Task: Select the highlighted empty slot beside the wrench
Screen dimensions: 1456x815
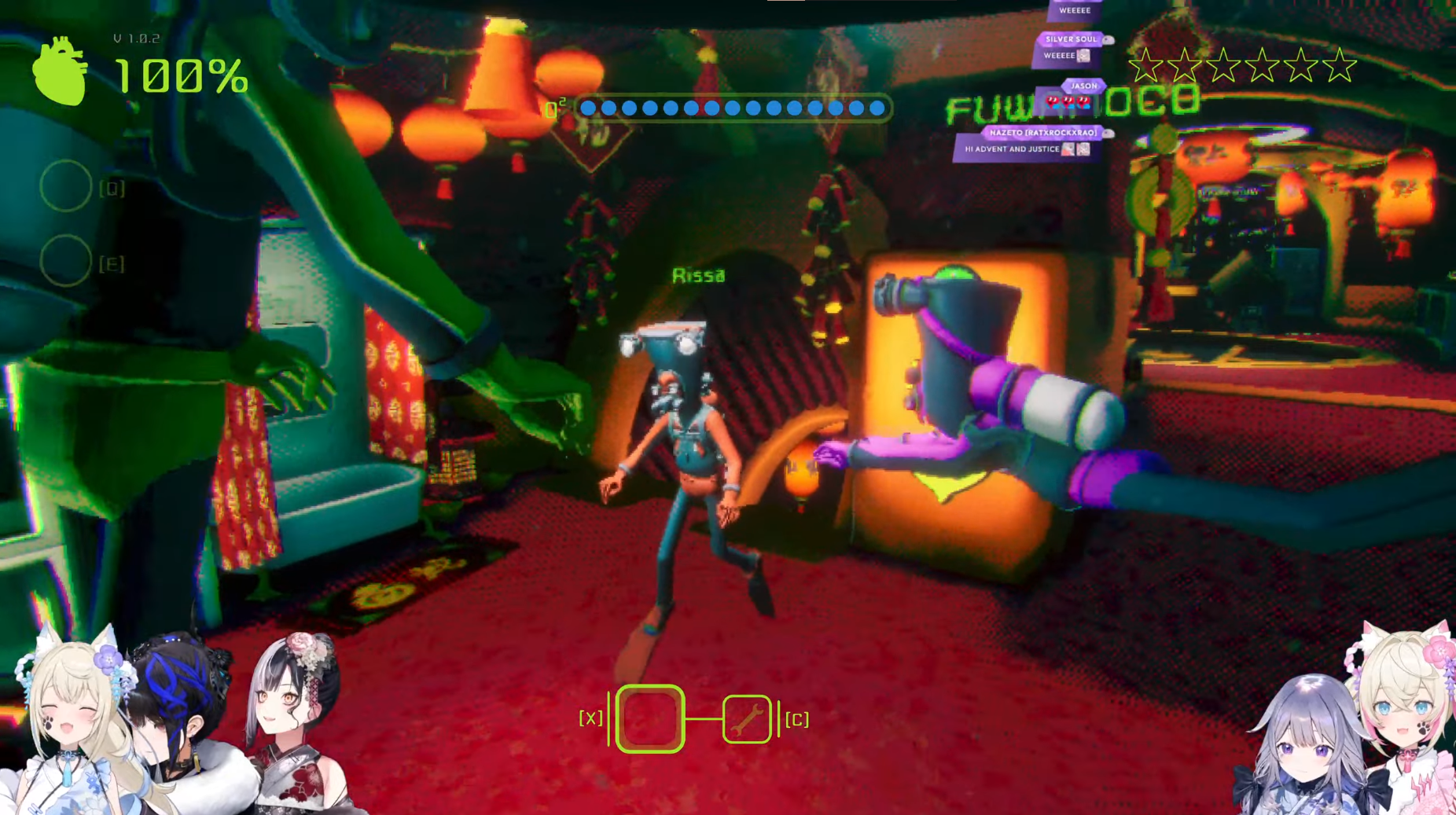Action: 650,719
